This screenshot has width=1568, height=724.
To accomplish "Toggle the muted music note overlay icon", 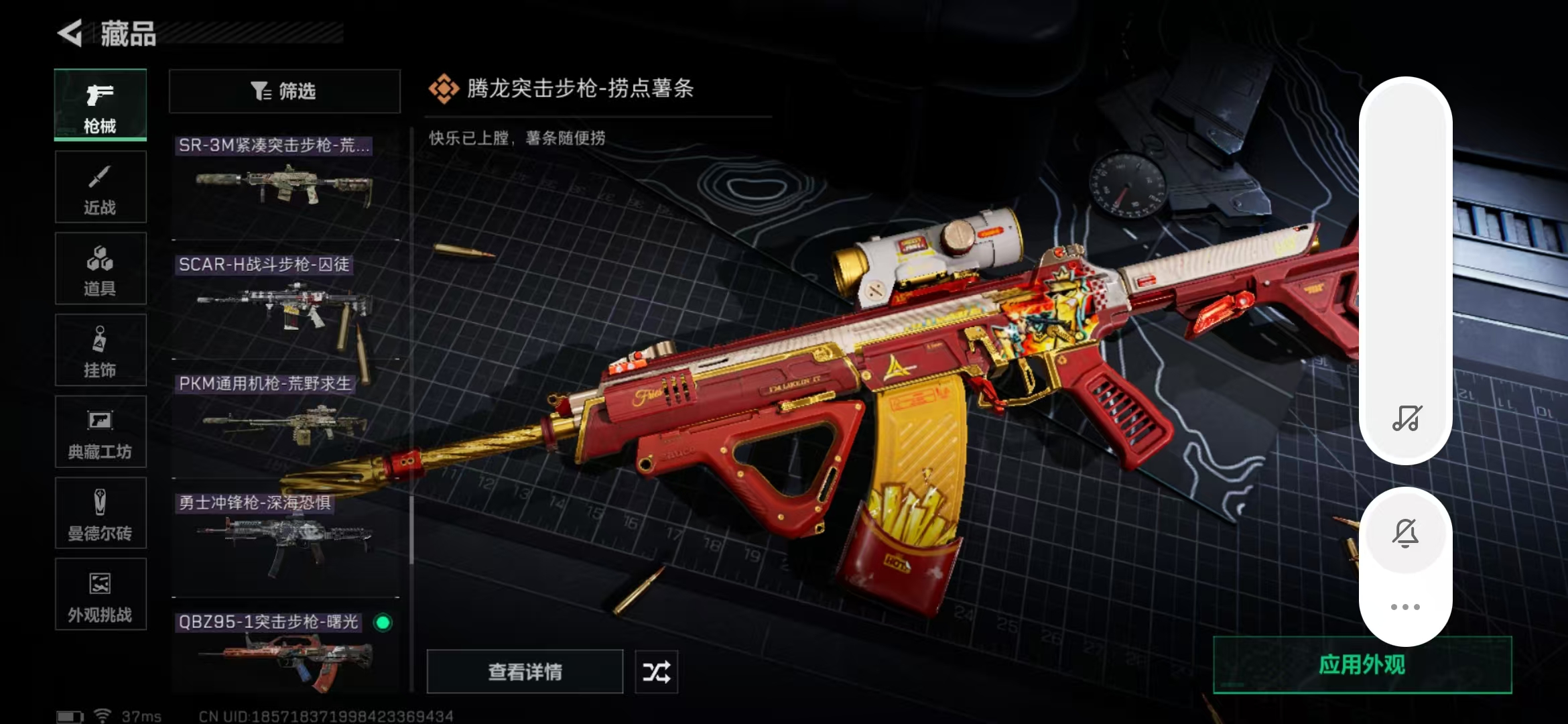I will point(1407,418).
